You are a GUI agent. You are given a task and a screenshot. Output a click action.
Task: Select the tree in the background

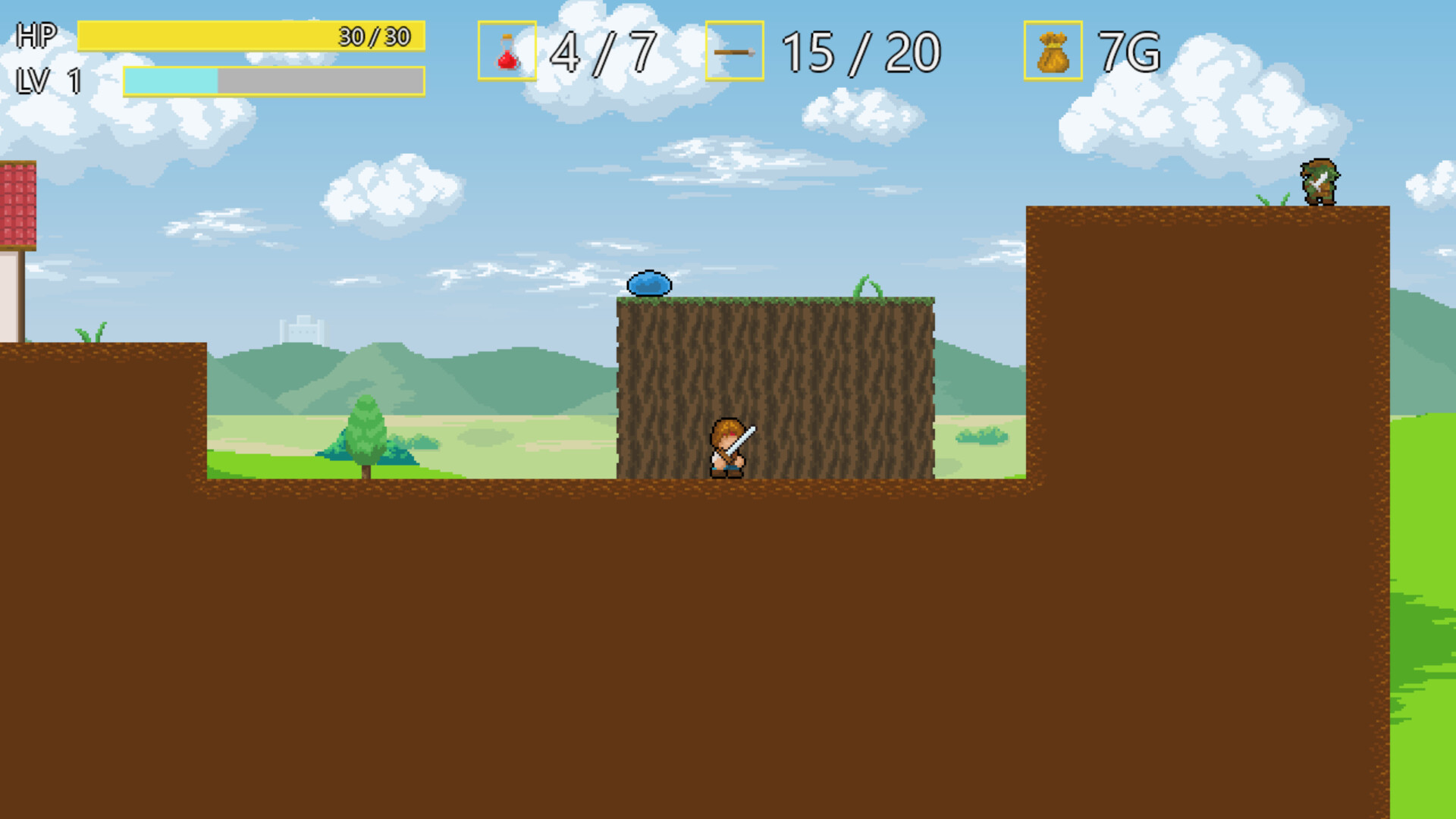click(x=366, y=432)
